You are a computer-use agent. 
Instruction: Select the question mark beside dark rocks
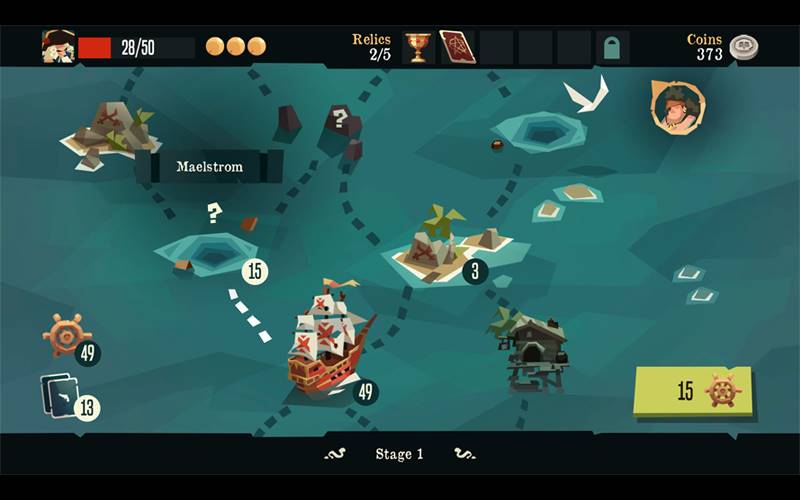[x=340, y=120]
